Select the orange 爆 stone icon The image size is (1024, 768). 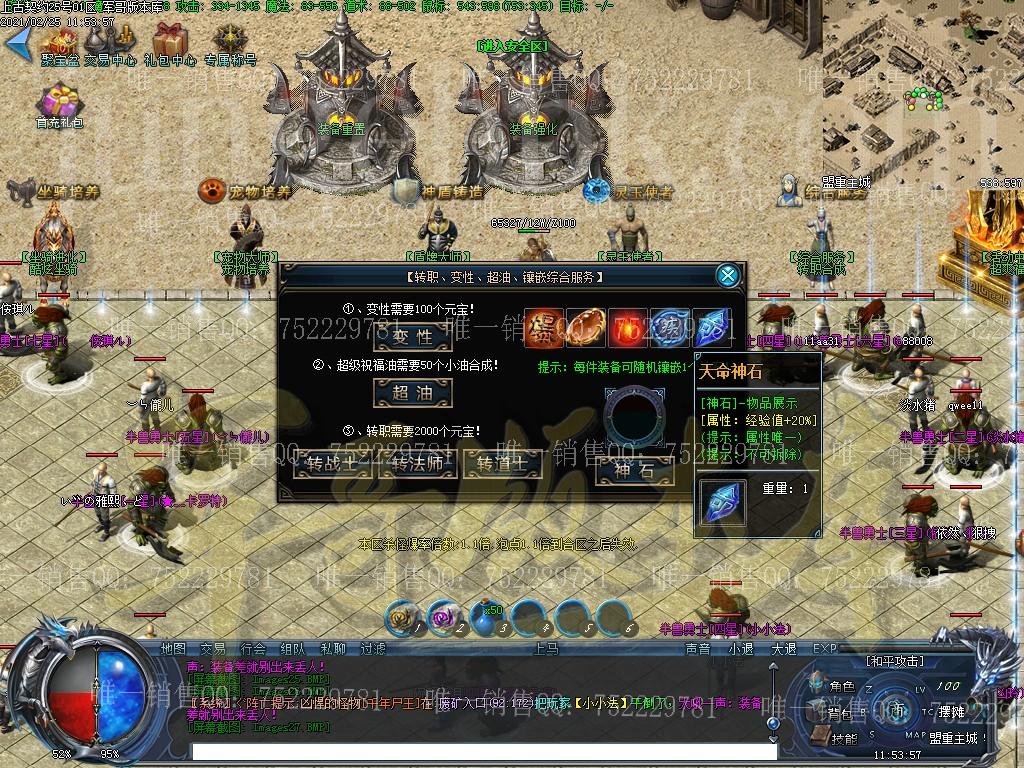pos(544,329)
